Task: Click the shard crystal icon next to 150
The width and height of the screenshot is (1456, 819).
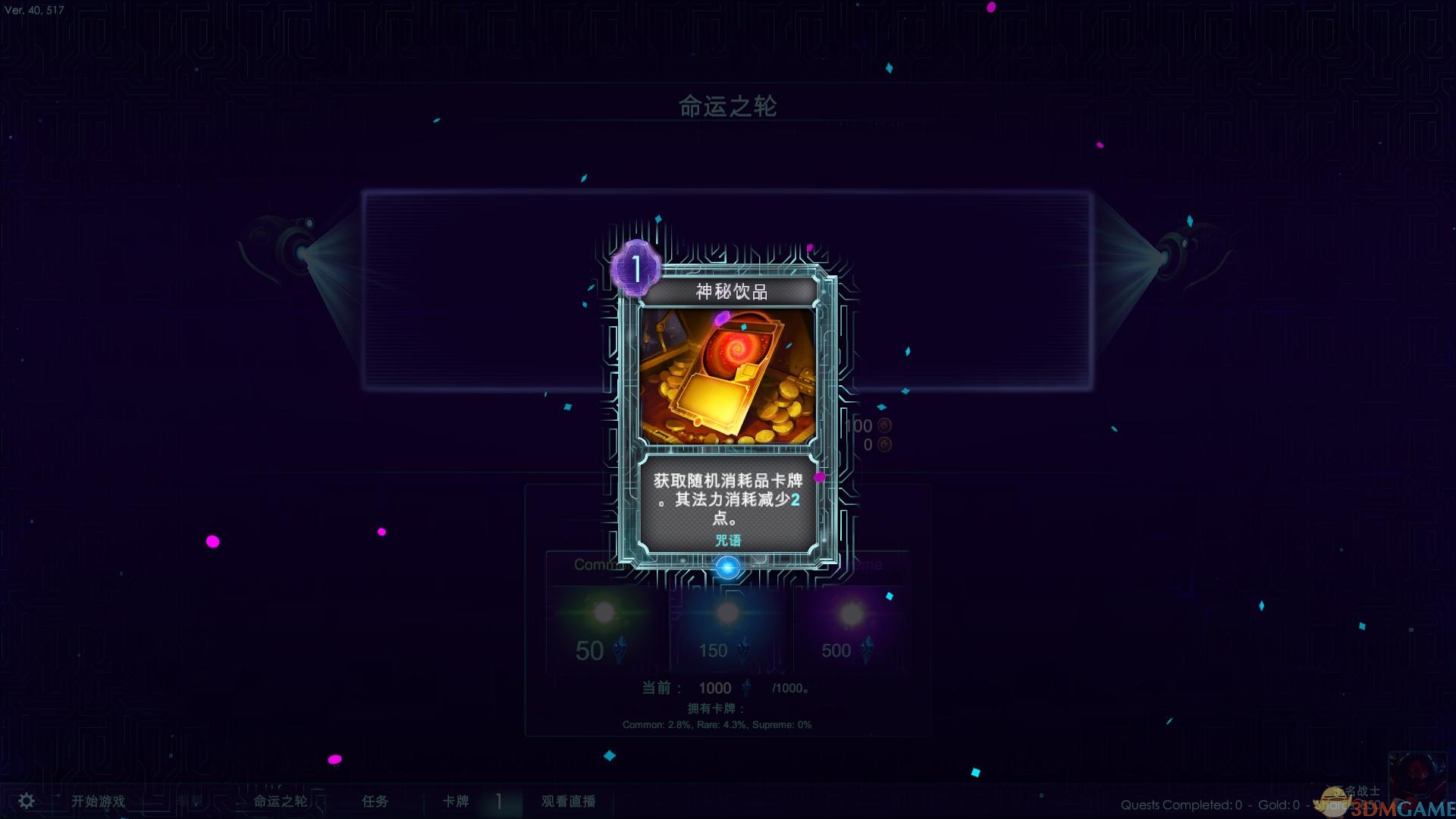Action: [744, 651]
